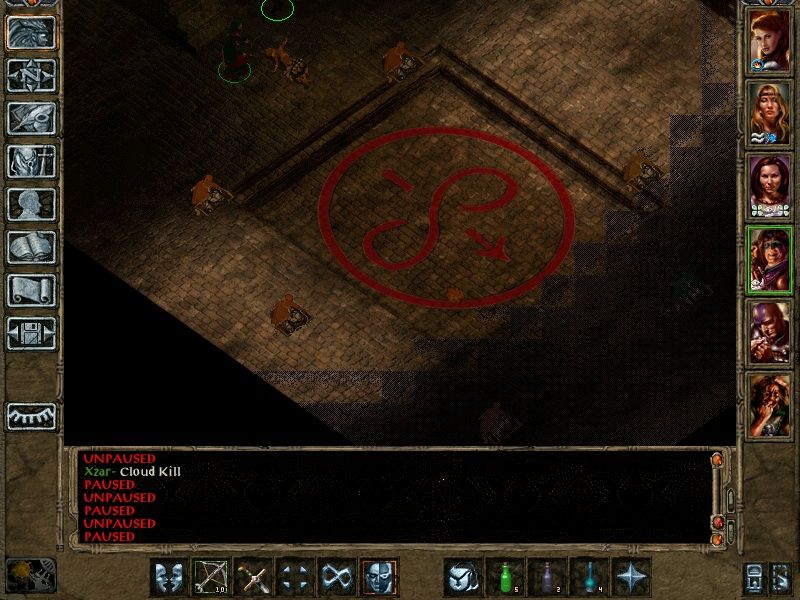Click the closed-eye rest button
Screen dimensions: 800x600
point(31,415)
